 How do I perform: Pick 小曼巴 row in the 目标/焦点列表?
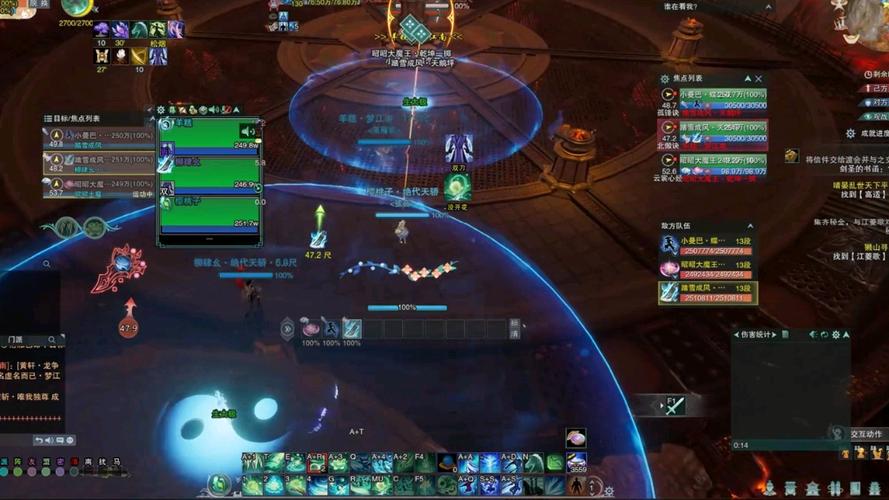(x=100, y=134)
